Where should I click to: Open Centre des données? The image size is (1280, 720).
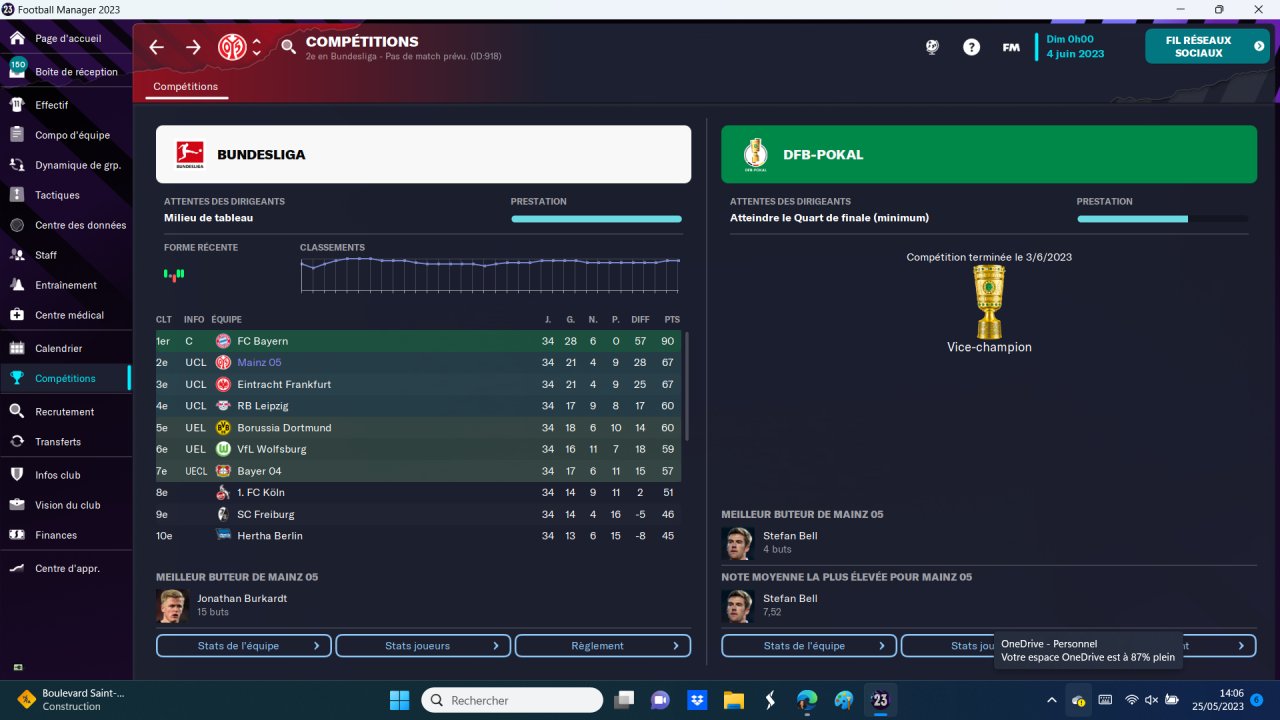click(80, 225)
